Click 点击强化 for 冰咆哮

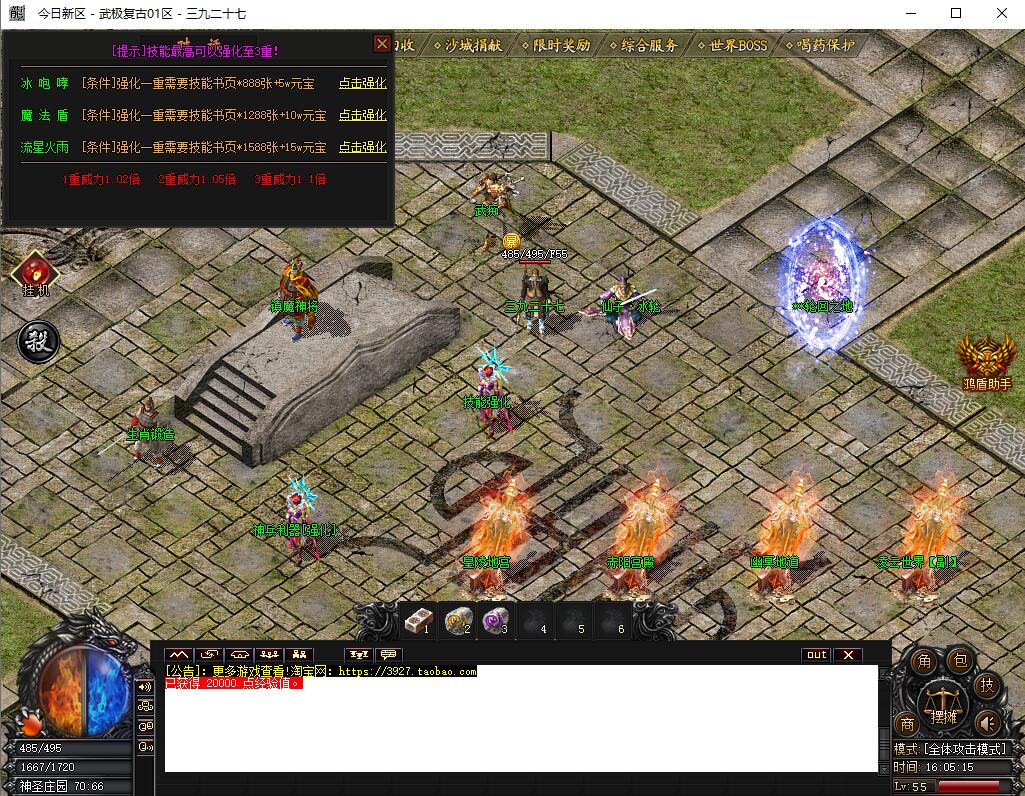coord(362,84)
